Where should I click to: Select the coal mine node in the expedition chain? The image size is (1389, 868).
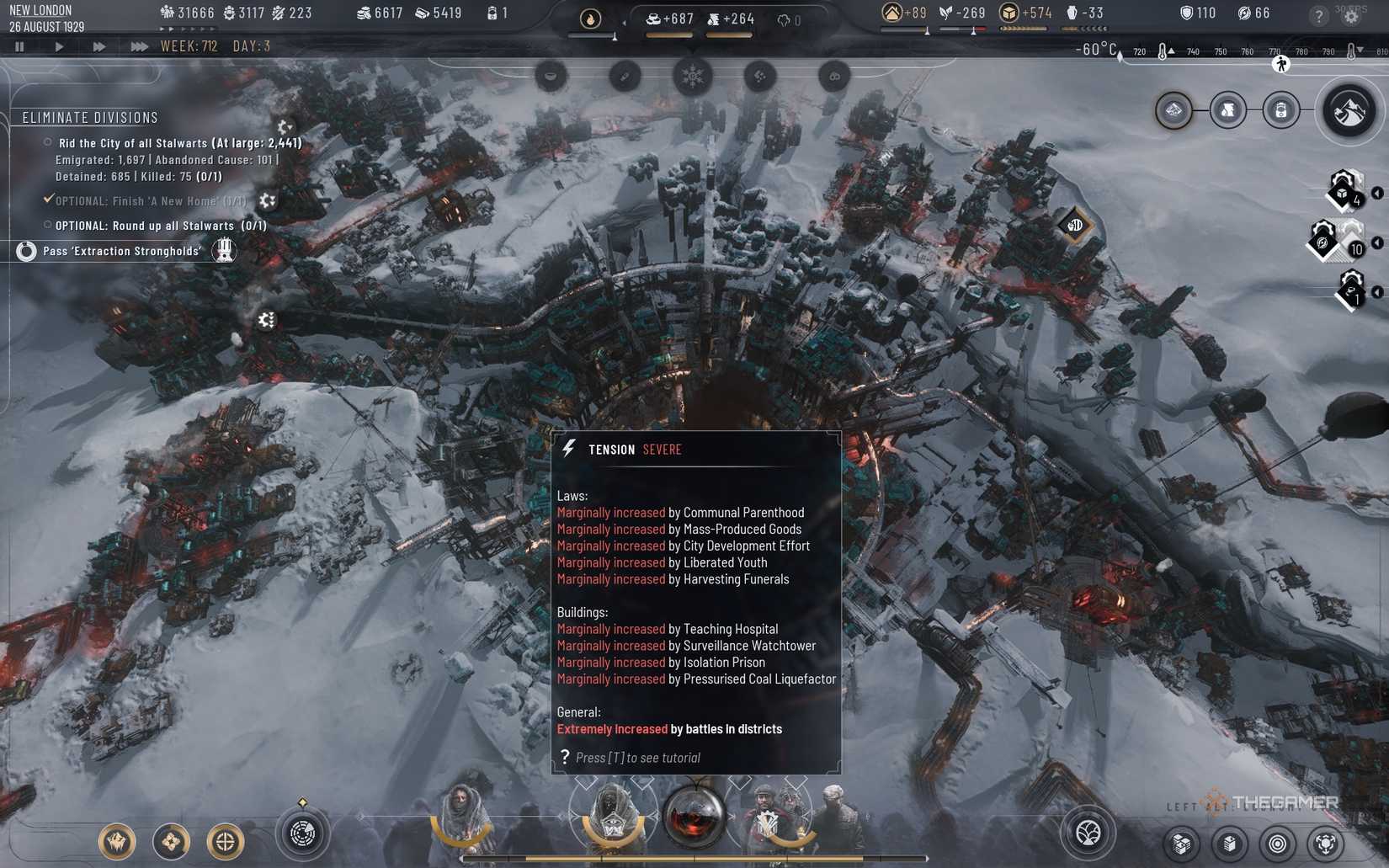1228,110
